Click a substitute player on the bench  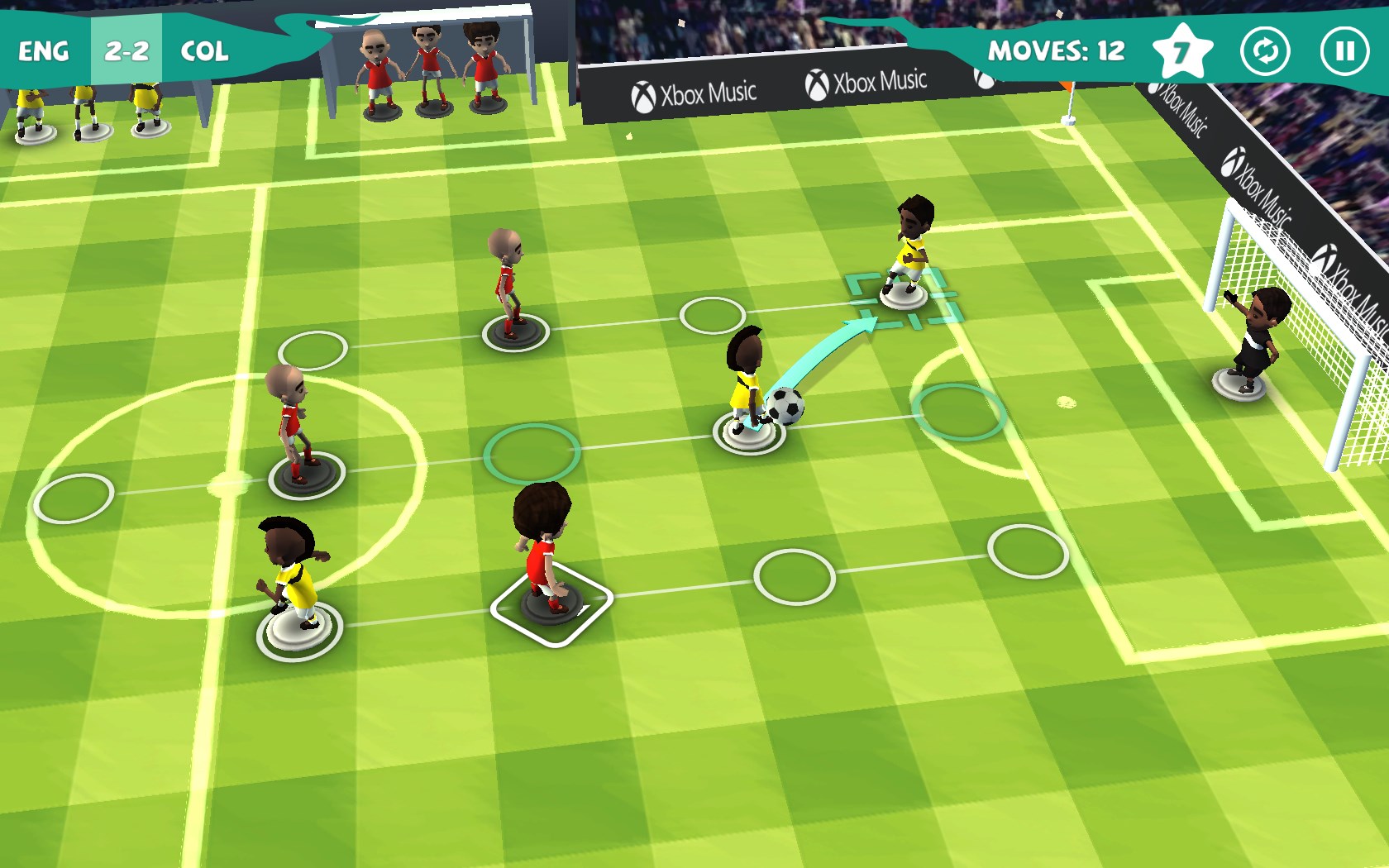tap(426, 66)
